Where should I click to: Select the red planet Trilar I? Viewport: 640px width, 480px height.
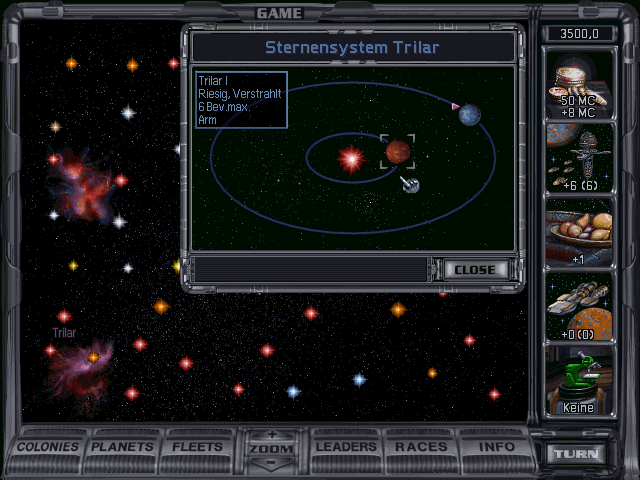(x=398, y=152)
